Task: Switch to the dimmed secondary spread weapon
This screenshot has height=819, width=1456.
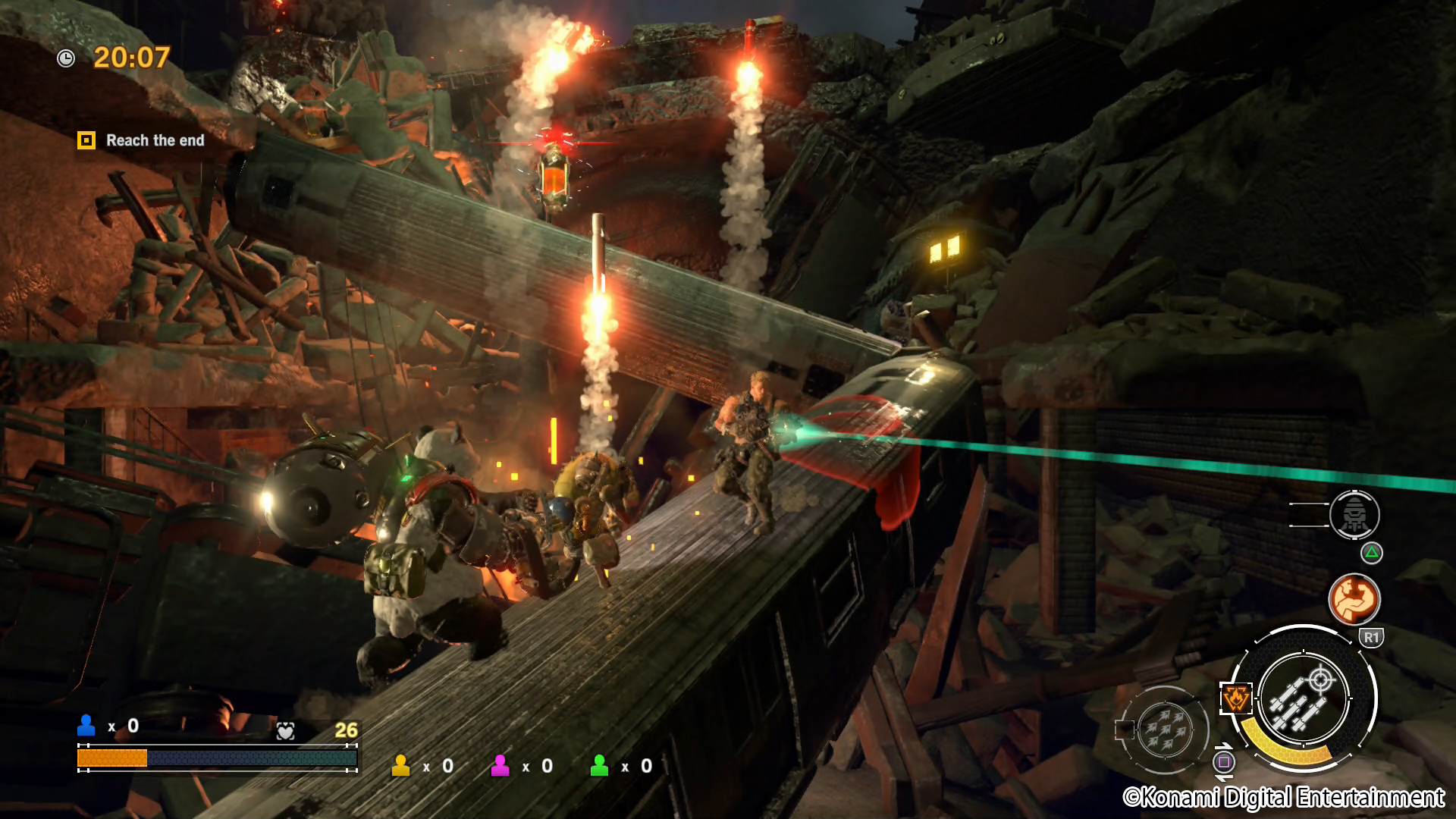Action: pyautogui.click(x=1165, y=730)
